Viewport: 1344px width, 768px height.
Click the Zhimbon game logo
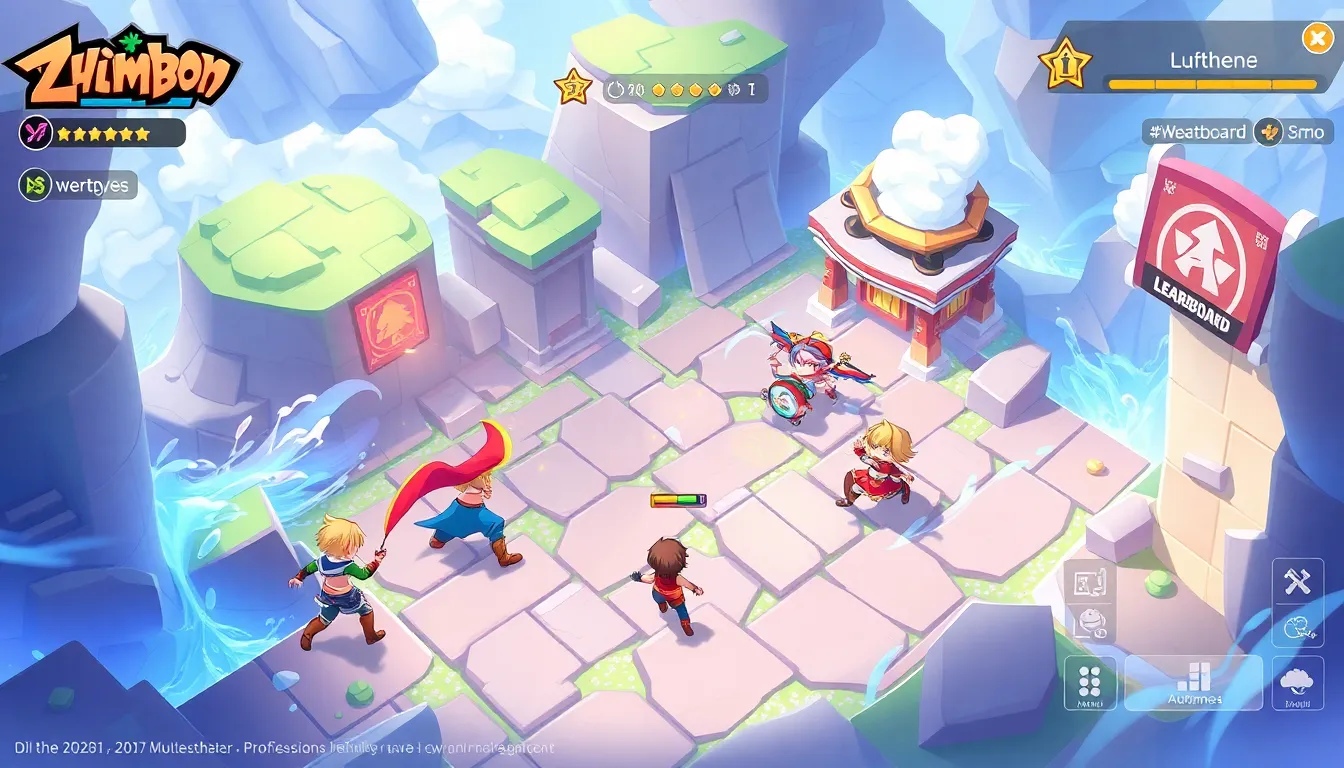click(x=122, y=68)
